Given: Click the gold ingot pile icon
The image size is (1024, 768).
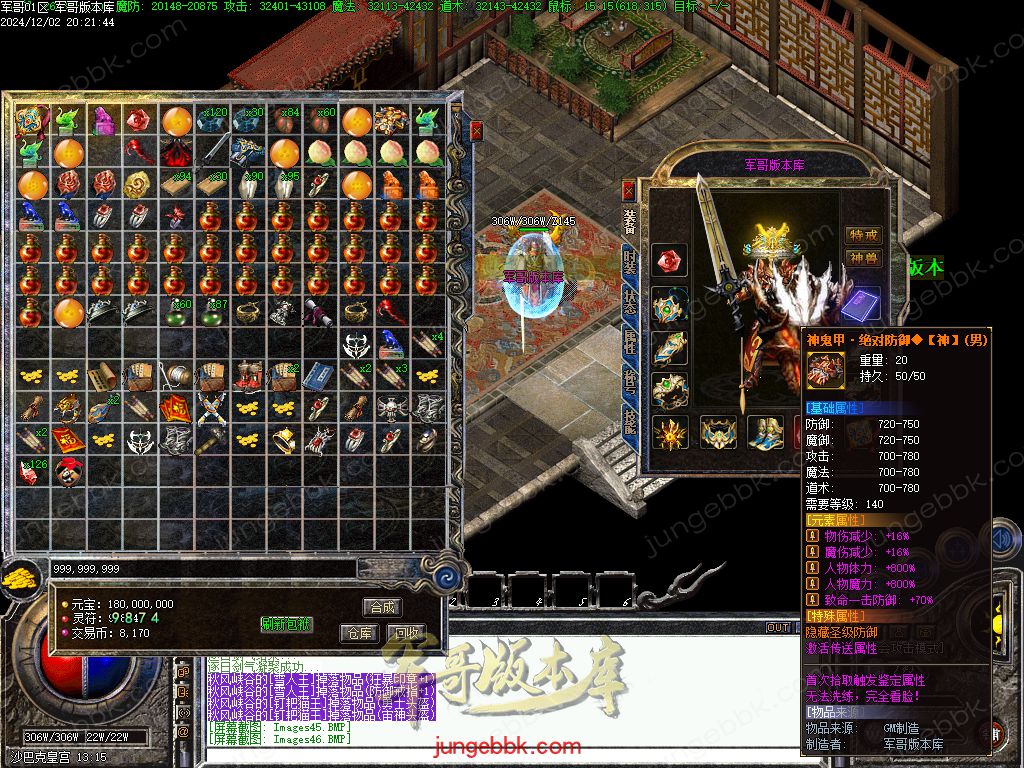Looking at the screenshot, I should [18, 578].
